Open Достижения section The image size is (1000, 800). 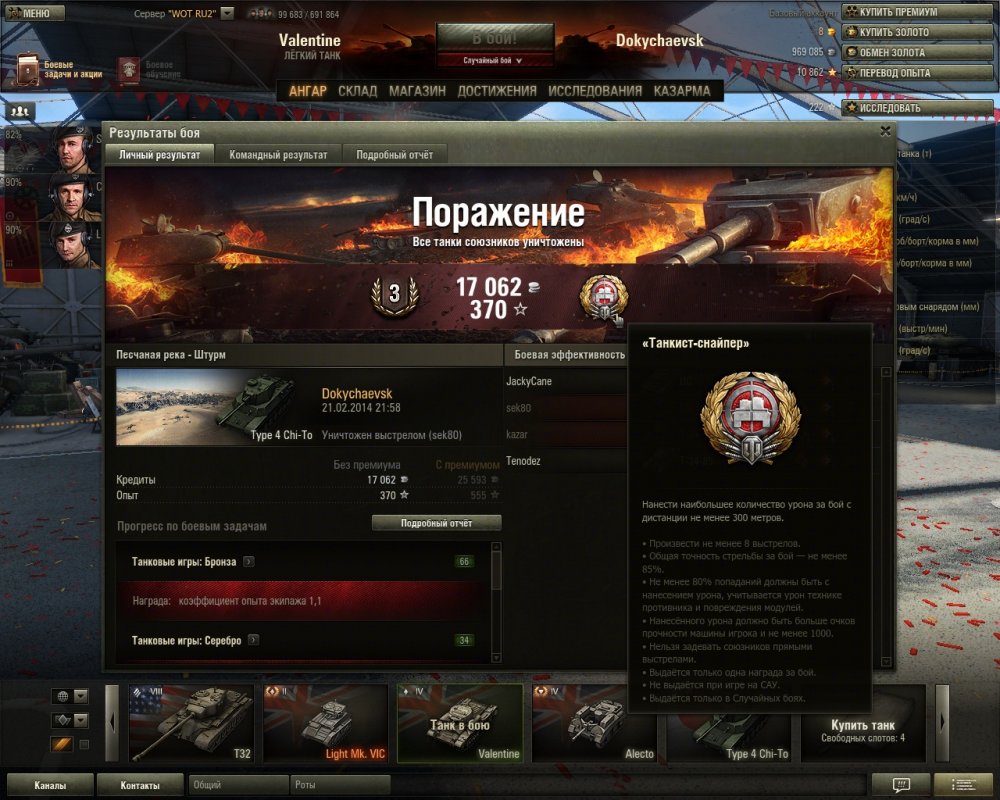[x=497, y=90]
